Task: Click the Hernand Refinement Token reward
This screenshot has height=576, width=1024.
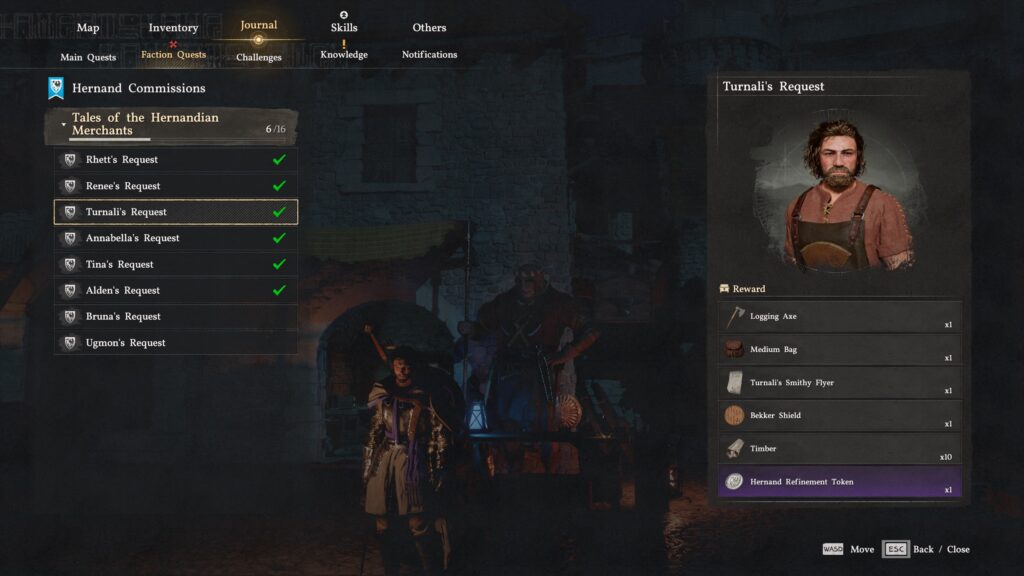Action: tap(840, 482)
